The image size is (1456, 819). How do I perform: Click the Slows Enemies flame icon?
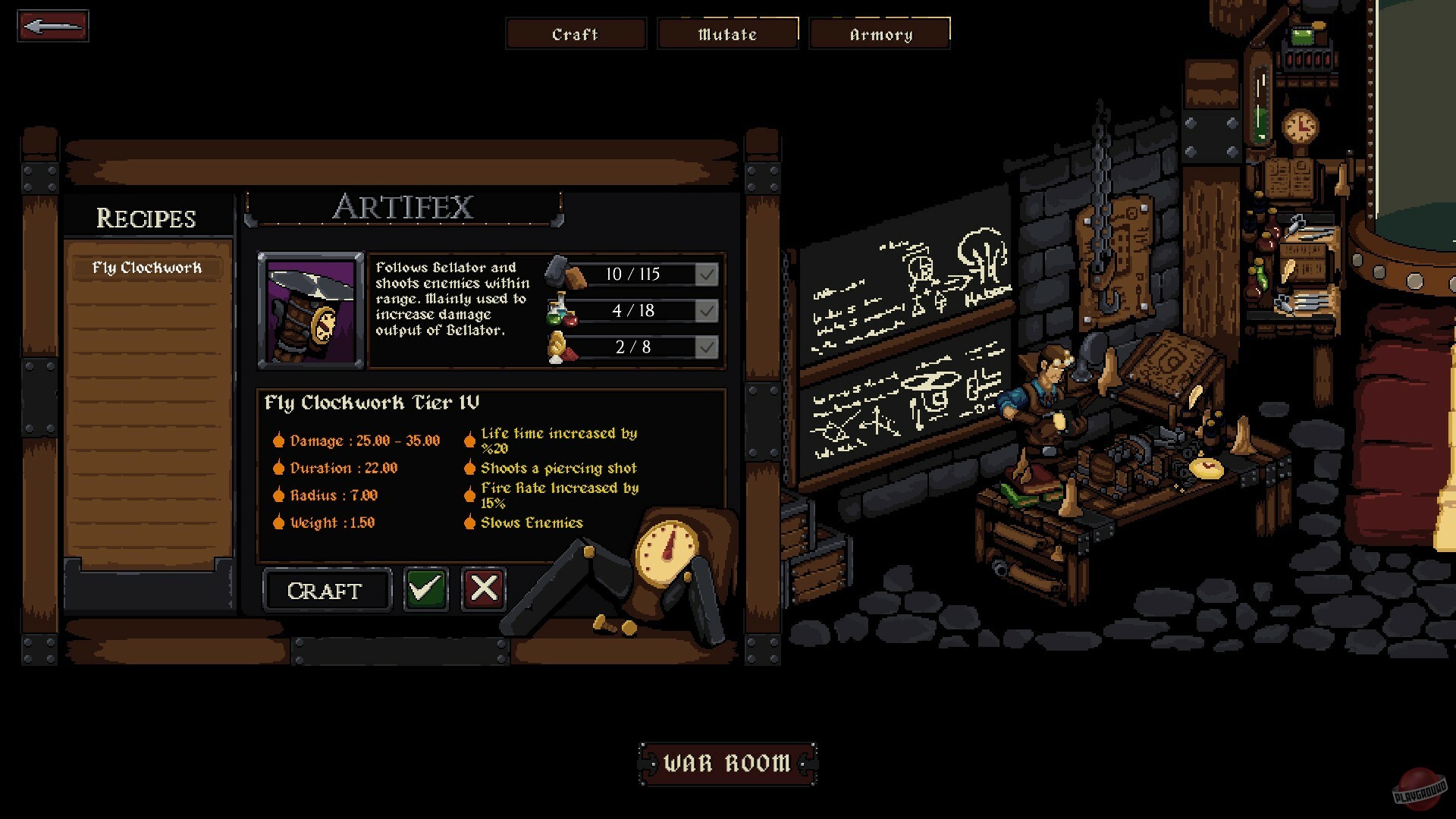pos(470,522)
